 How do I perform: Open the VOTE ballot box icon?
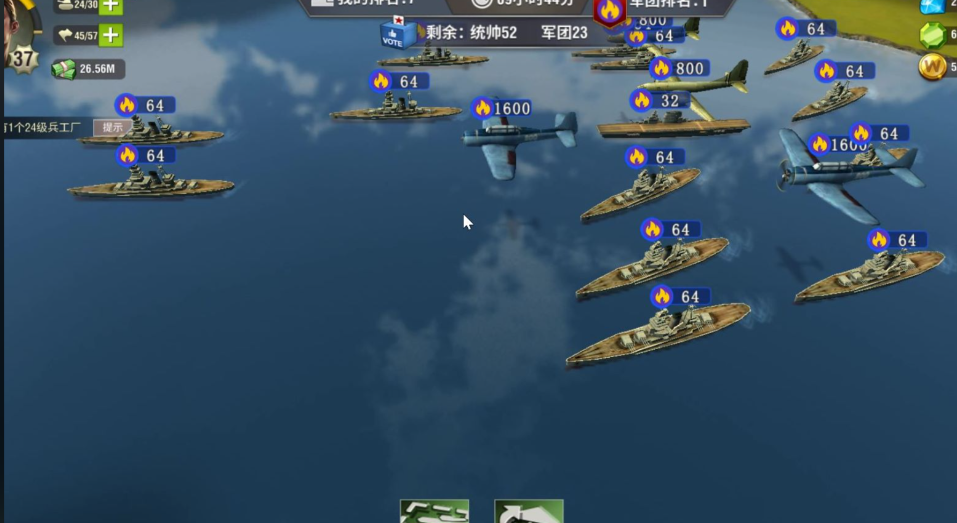[x=395, y=34]
